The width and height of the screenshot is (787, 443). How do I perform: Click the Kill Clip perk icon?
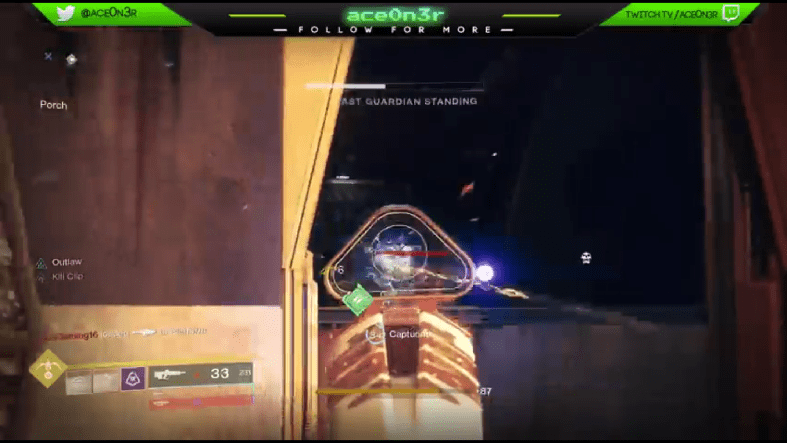click(41, 276)
